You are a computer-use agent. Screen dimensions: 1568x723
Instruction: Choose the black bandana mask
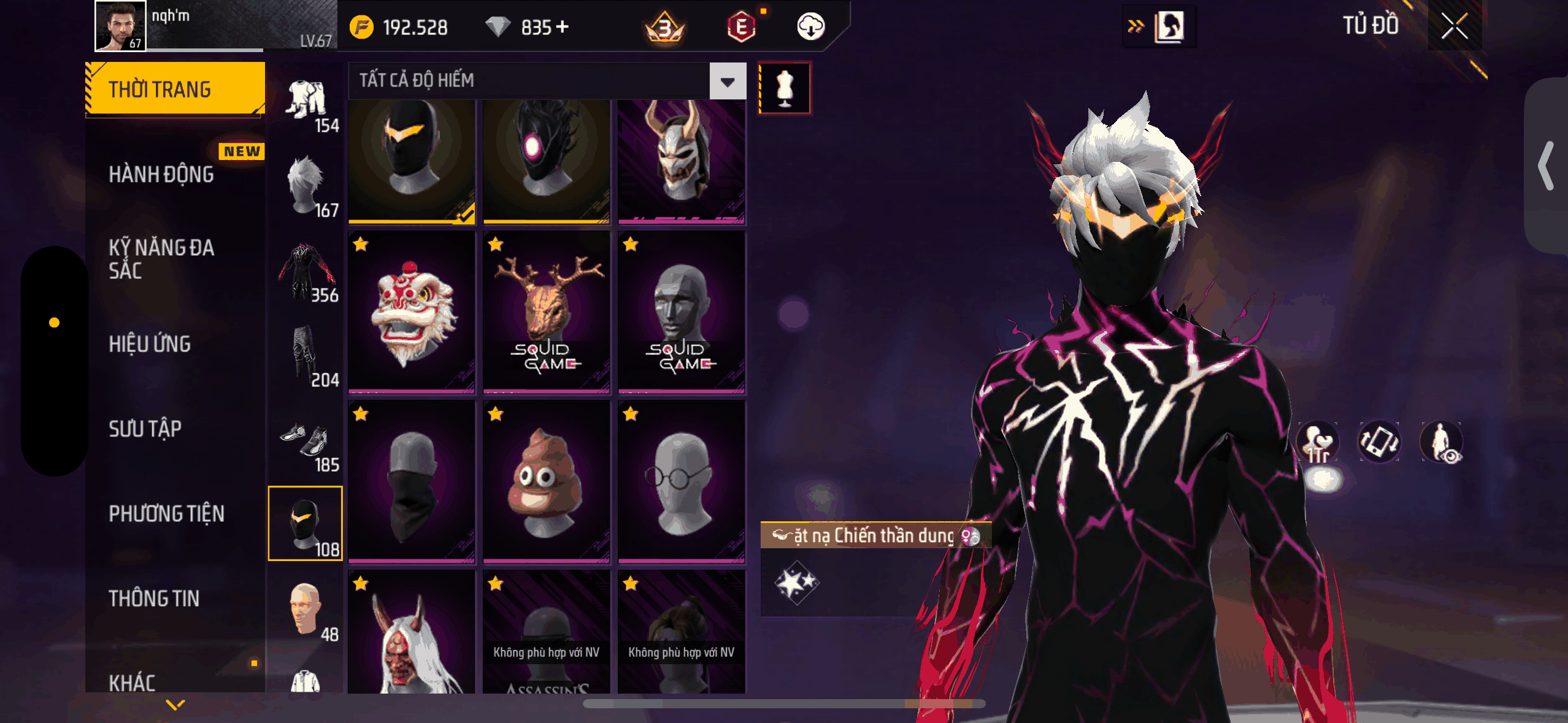(x=412, y=481)
